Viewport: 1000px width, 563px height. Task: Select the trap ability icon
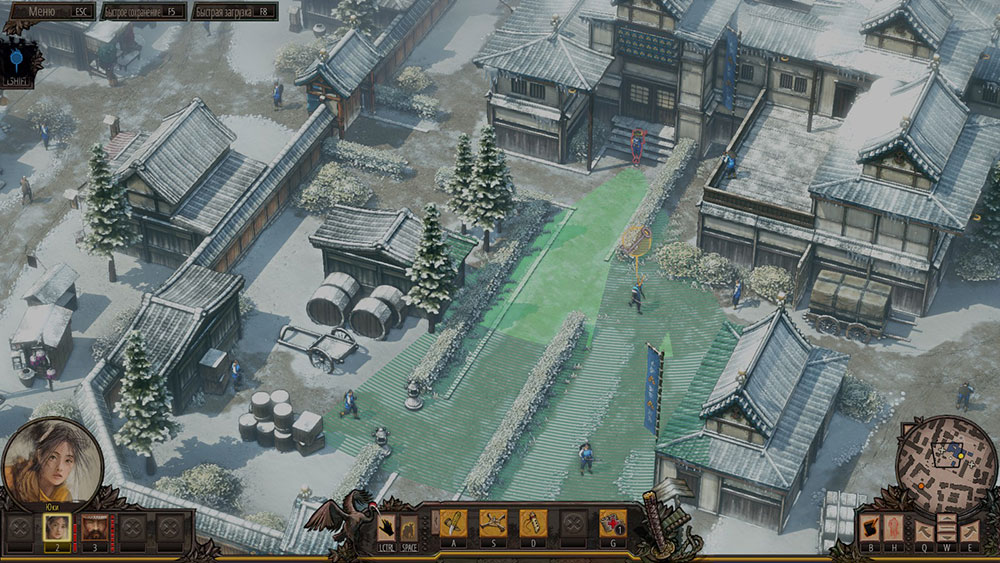click(x=492, y=523)
